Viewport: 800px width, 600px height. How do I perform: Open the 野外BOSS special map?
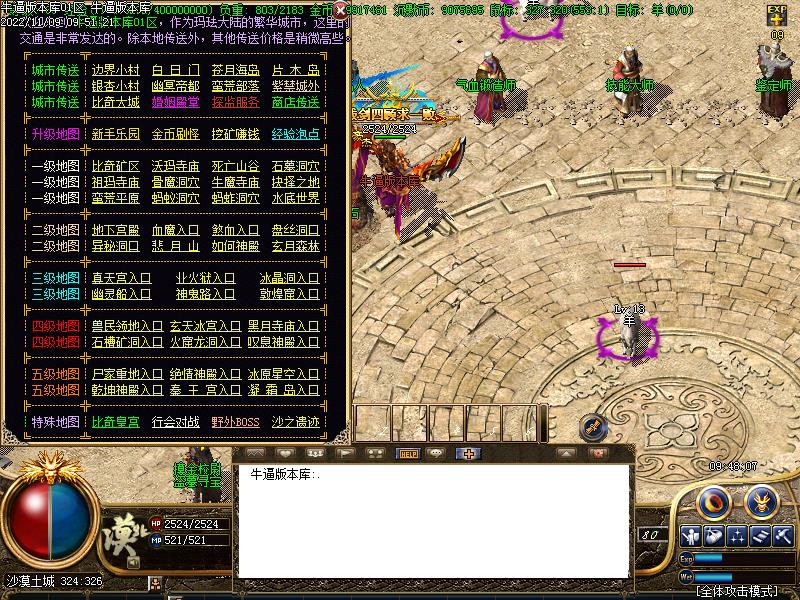[x=235, y=422]
